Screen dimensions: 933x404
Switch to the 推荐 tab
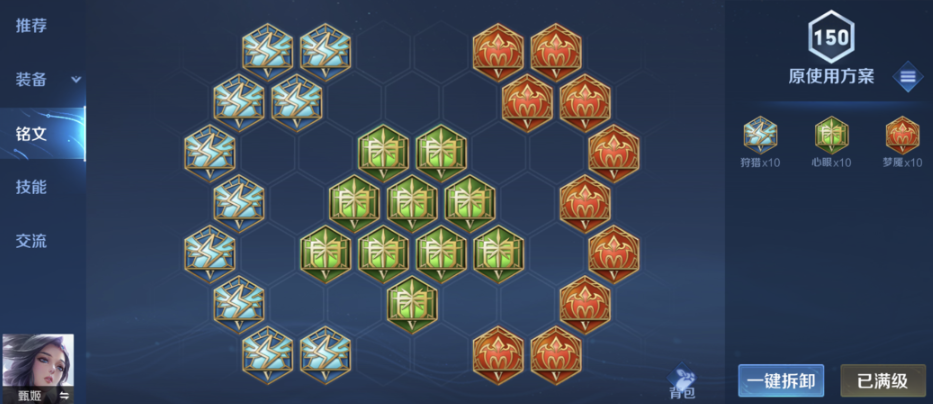click(x=32, y=25)
